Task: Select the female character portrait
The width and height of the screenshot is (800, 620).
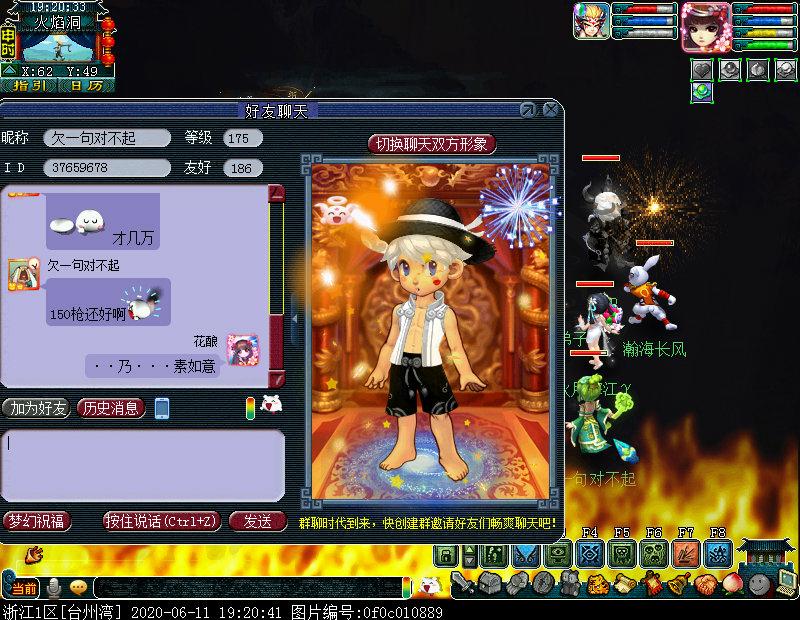Action: [704, 25]
